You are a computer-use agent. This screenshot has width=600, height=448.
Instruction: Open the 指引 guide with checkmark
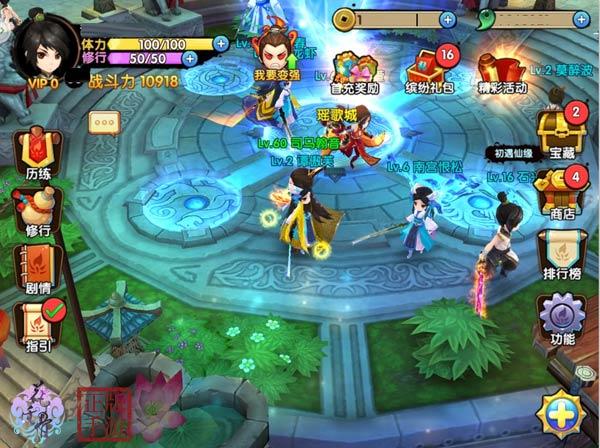tap(36, 326)
